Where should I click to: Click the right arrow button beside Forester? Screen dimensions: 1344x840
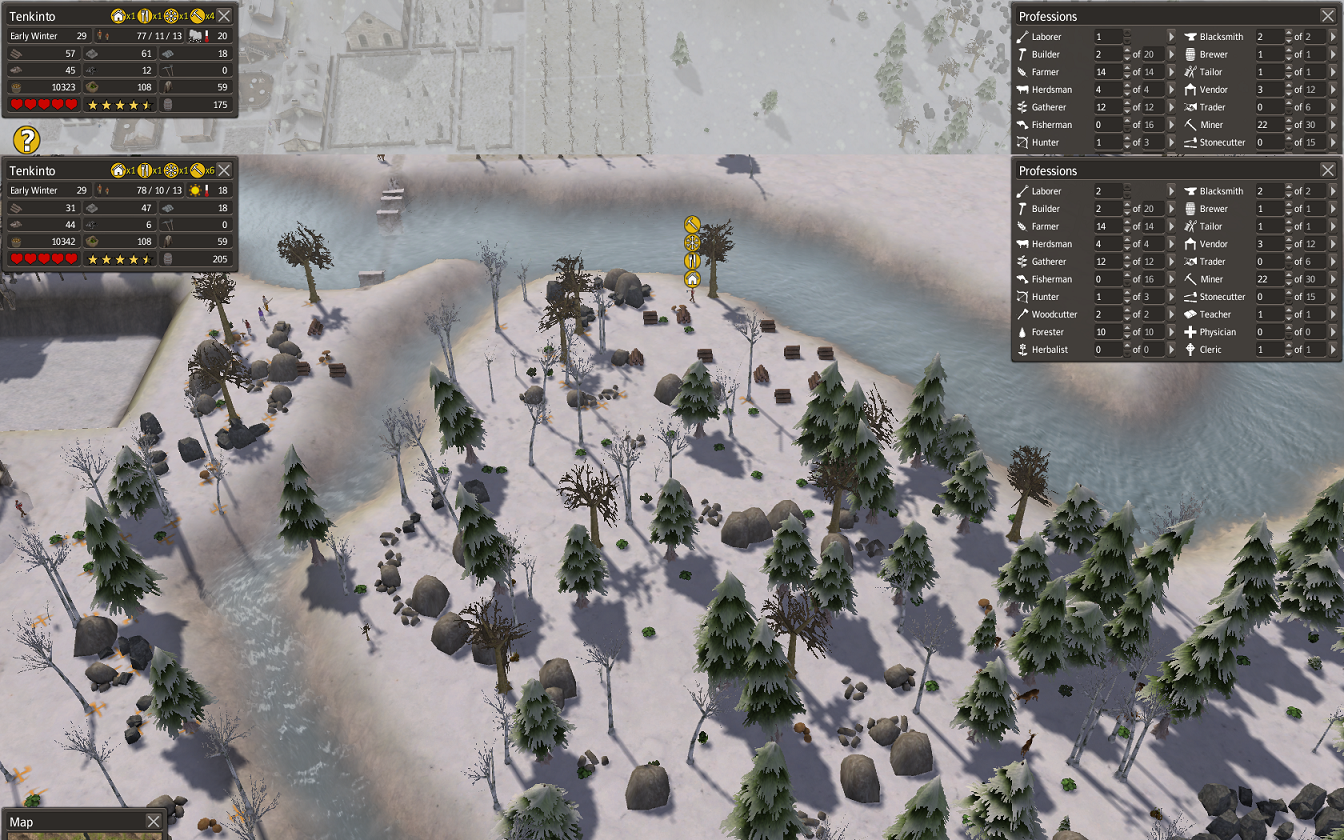coord(1173,332)
